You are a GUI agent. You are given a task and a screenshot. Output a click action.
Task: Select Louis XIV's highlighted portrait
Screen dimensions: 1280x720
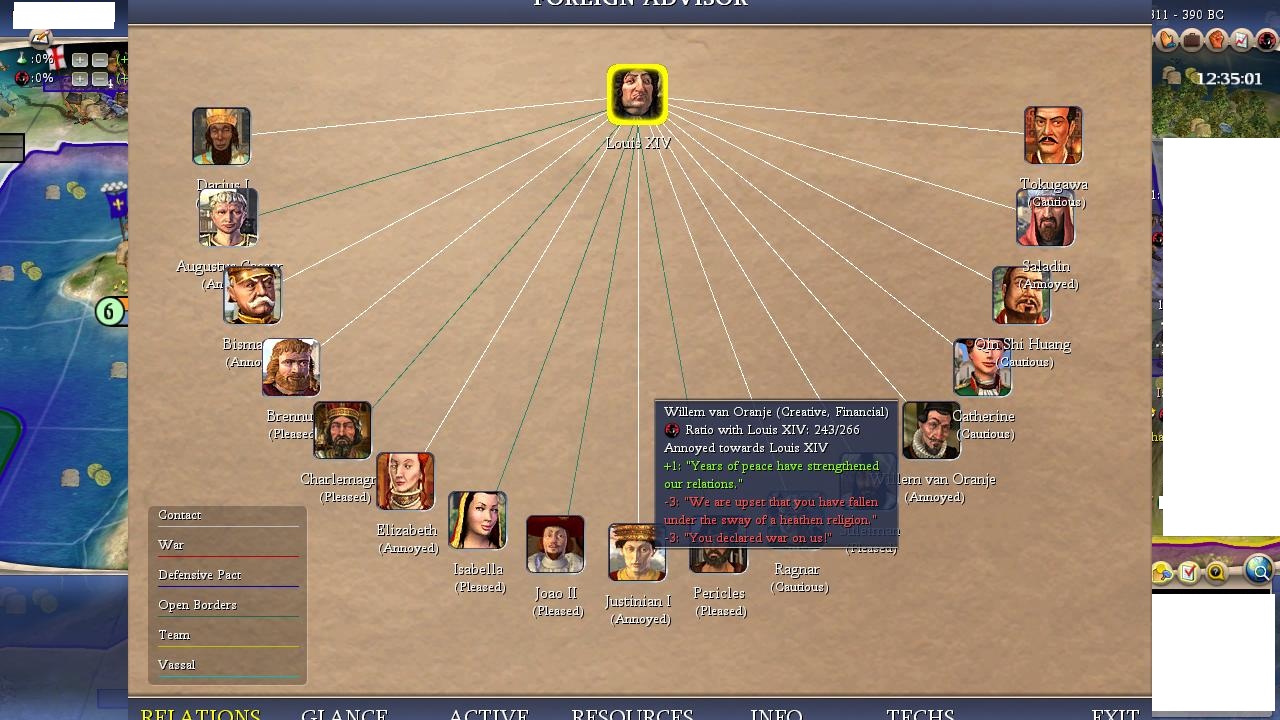tap(637, 95)
